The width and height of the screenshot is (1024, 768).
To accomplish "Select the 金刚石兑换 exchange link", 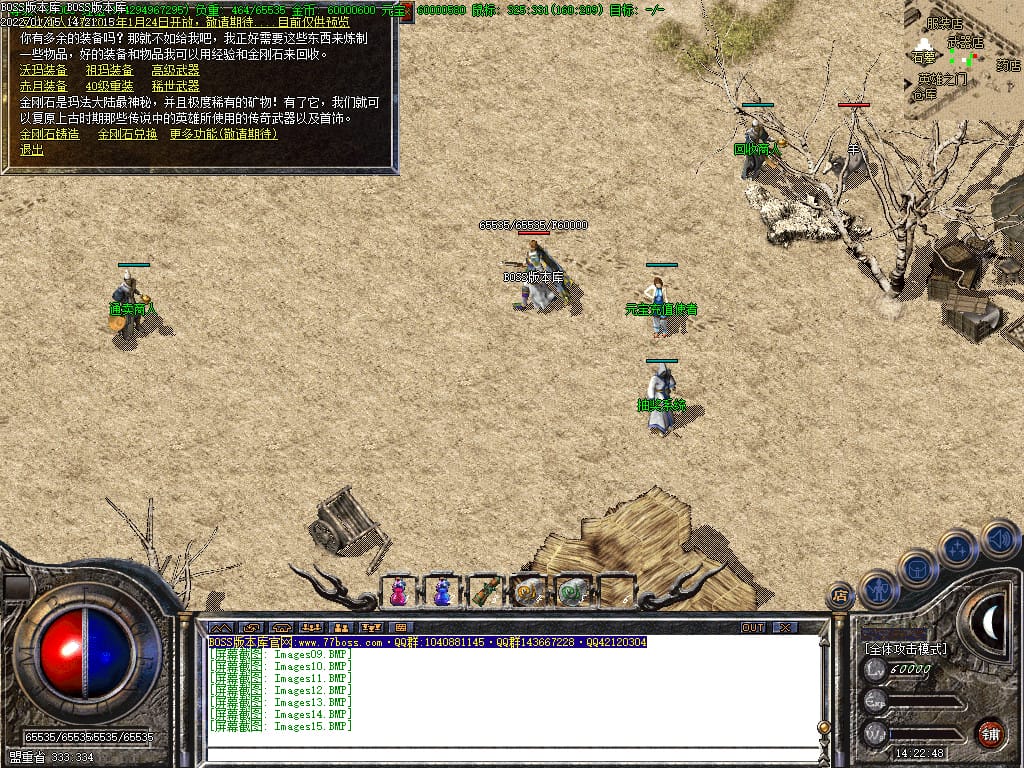I will click(x=127, y=134).
